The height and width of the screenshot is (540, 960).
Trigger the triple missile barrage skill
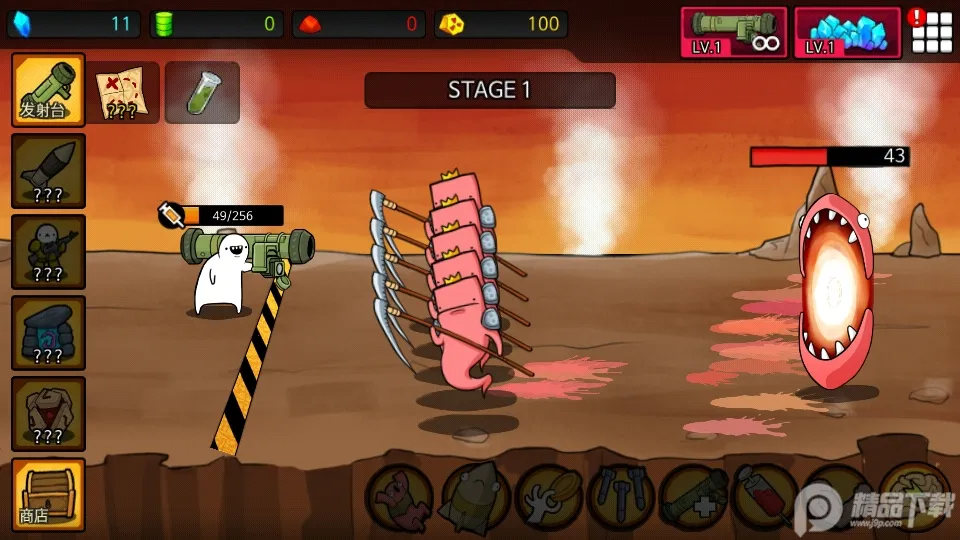click(621, 496)
